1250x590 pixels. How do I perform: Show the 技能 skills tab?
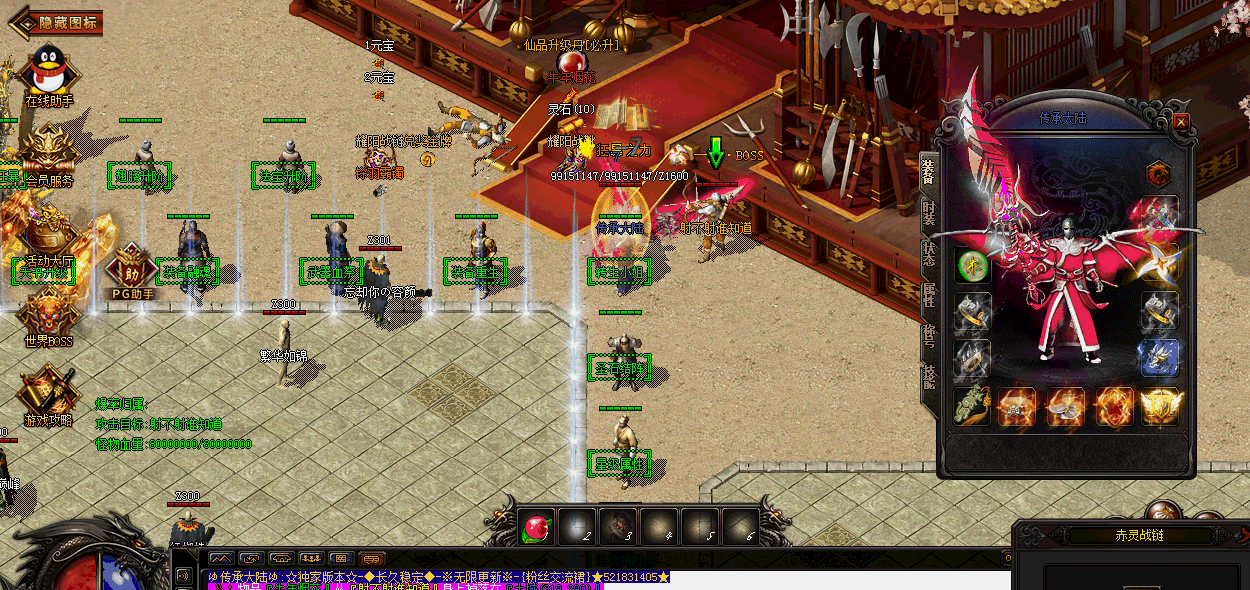(x=928, y=376)
